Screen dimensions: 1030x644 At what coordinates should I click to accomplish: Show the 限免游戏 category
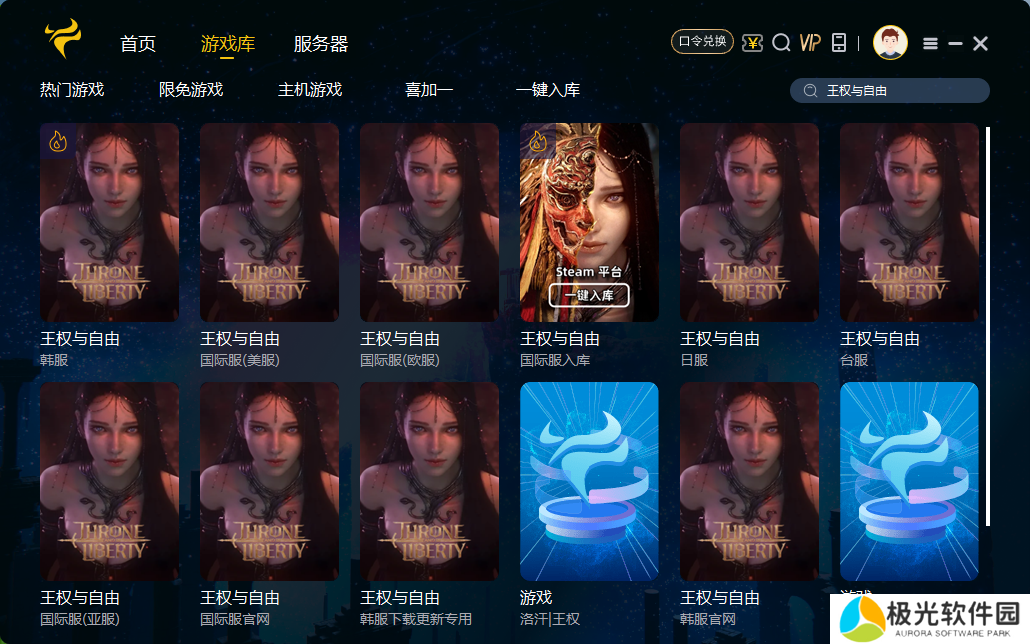(x=191, y=90)
